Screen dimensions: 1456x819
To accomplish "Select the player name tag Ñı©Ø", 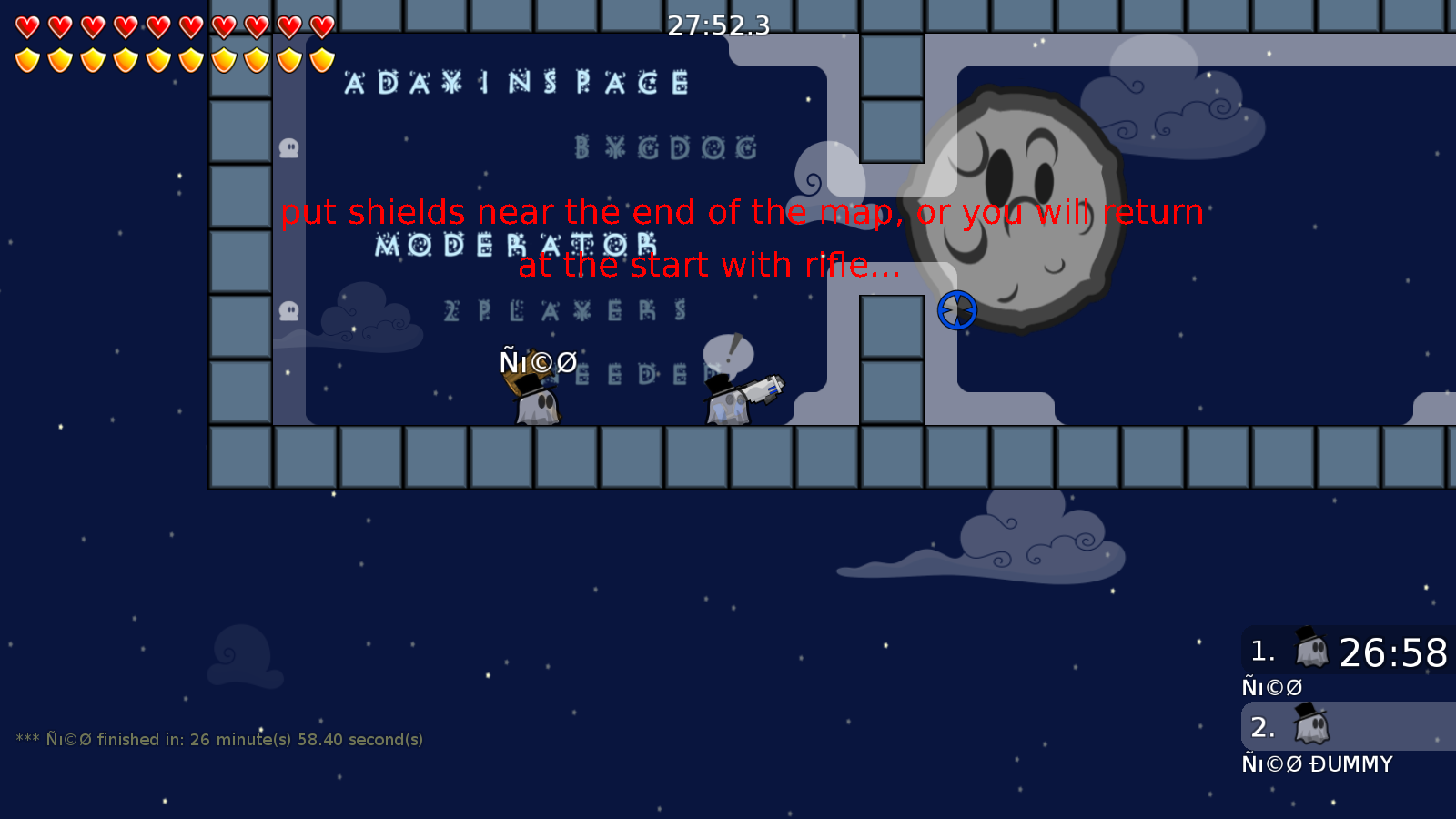I will (x=536, y=362).
